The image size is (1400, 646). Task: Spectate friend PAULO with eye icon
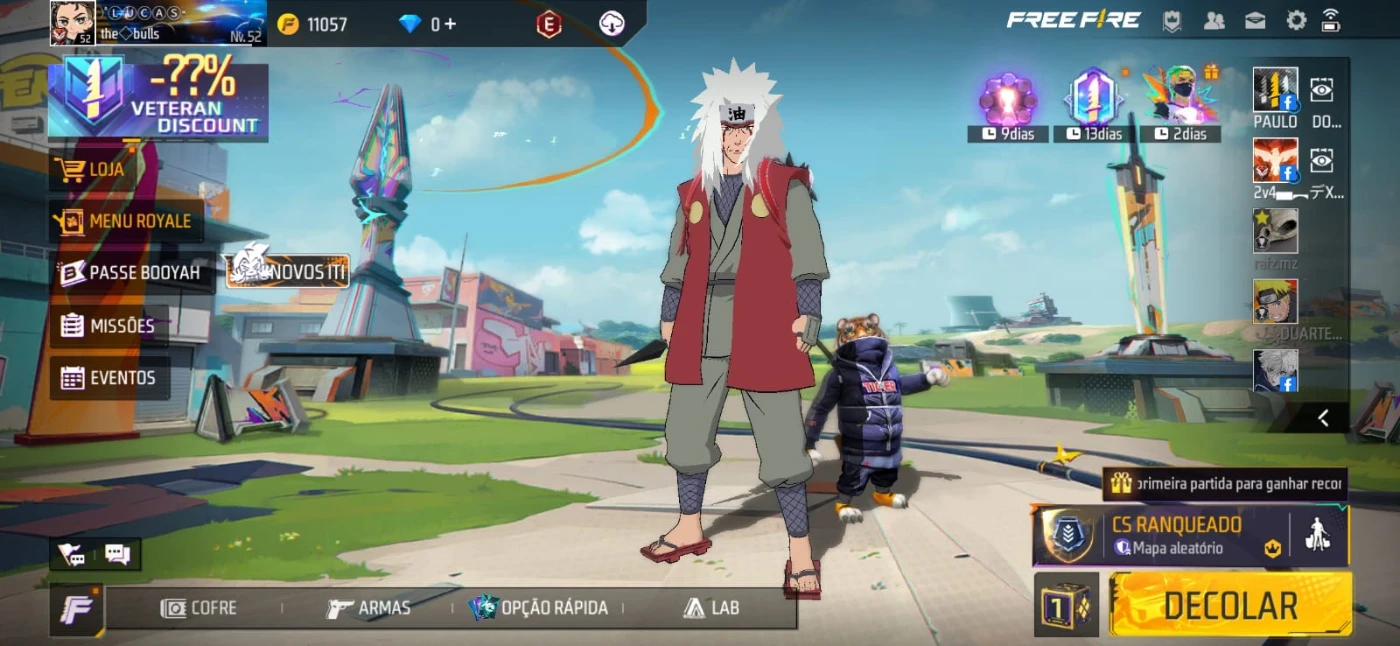1322,90
